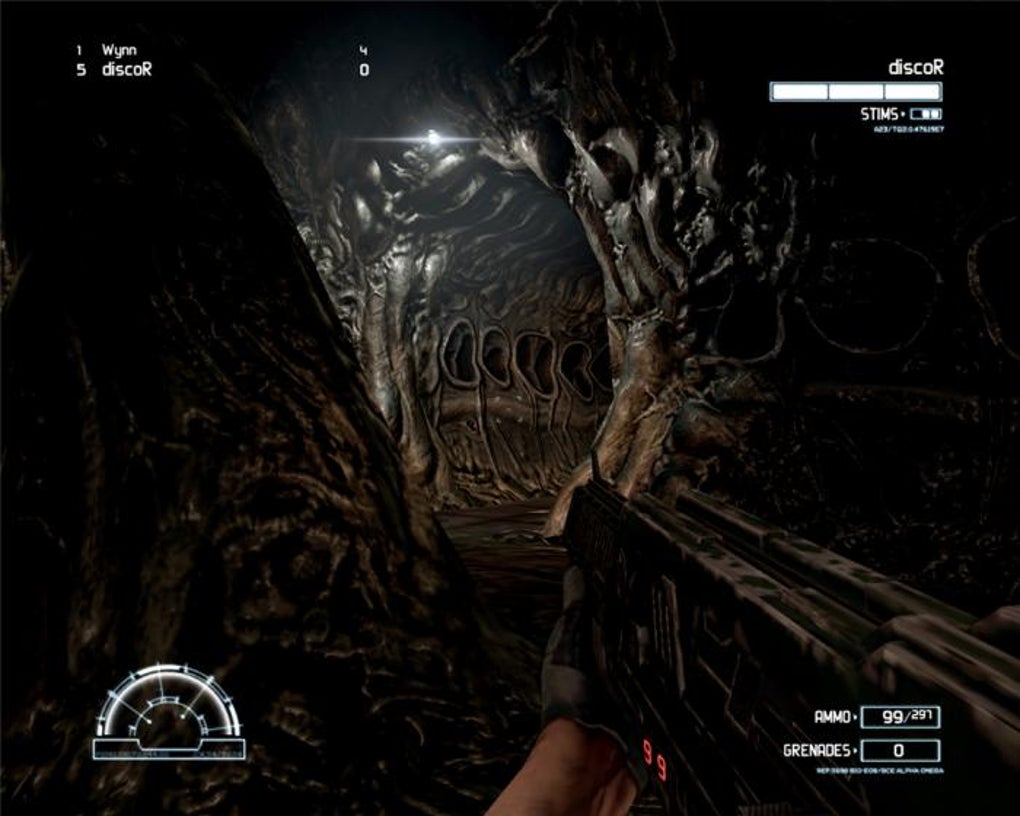Click the motion tracker radar

(169, 711)
